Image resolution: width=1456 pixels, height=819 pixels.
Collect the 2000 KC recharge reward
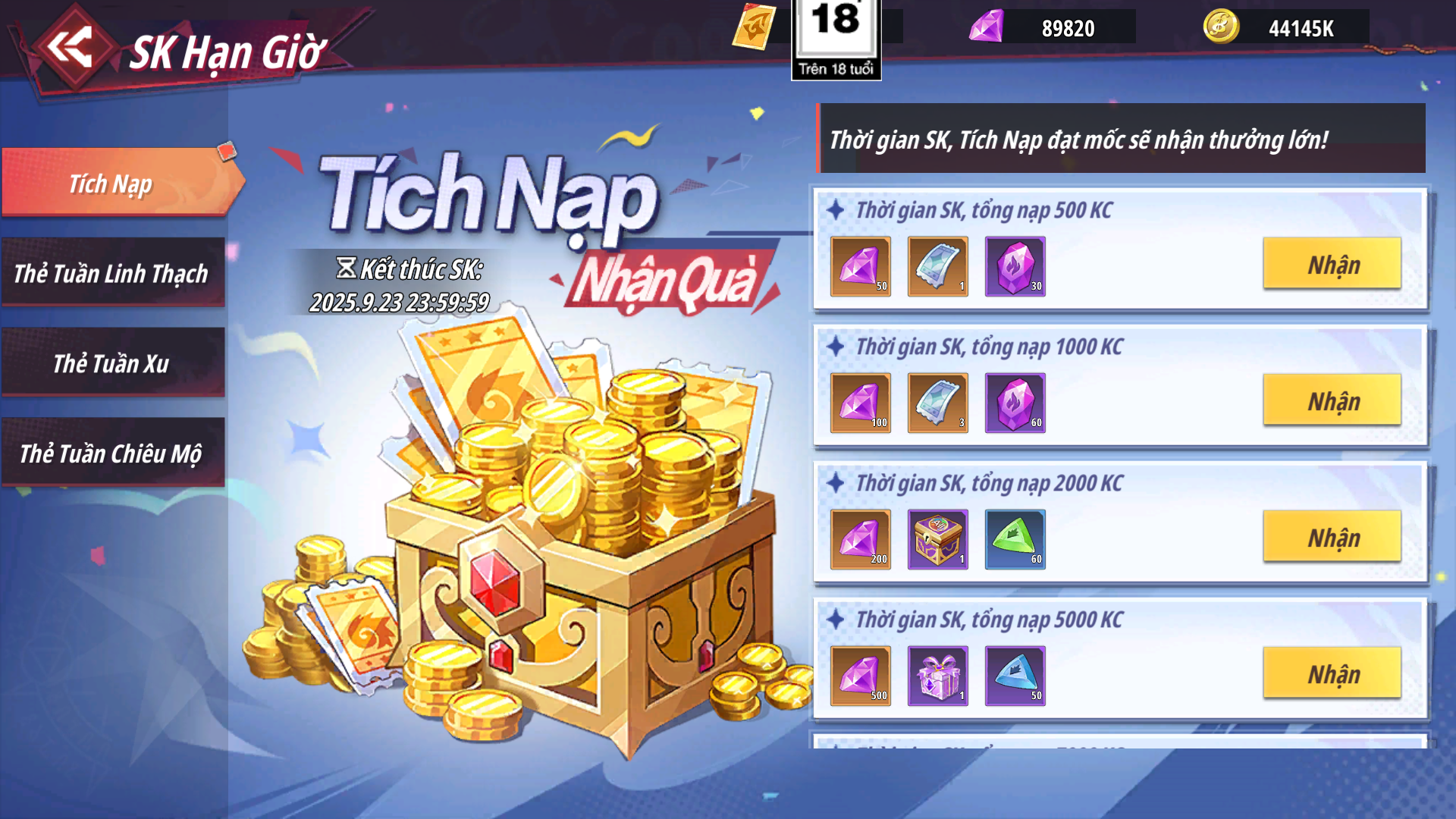click(1332, 537)
